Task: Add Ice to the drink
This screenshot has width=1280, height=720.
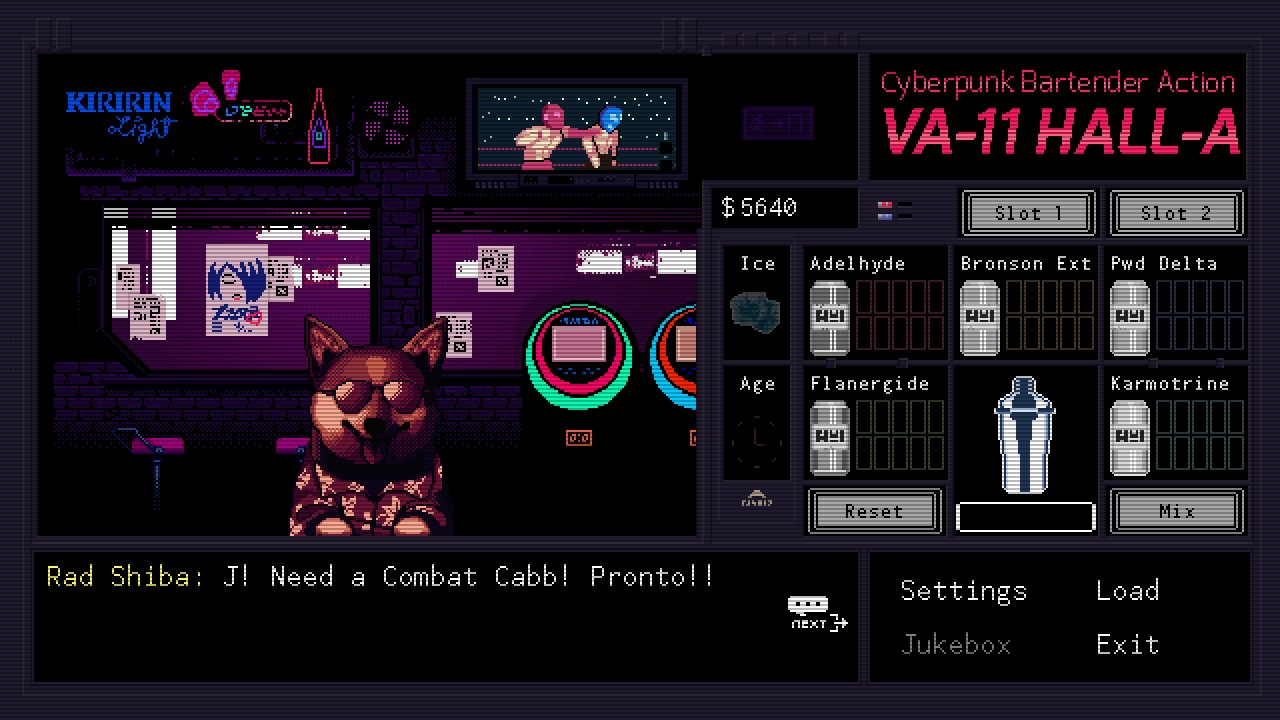Action: click(x=757, y=311)
